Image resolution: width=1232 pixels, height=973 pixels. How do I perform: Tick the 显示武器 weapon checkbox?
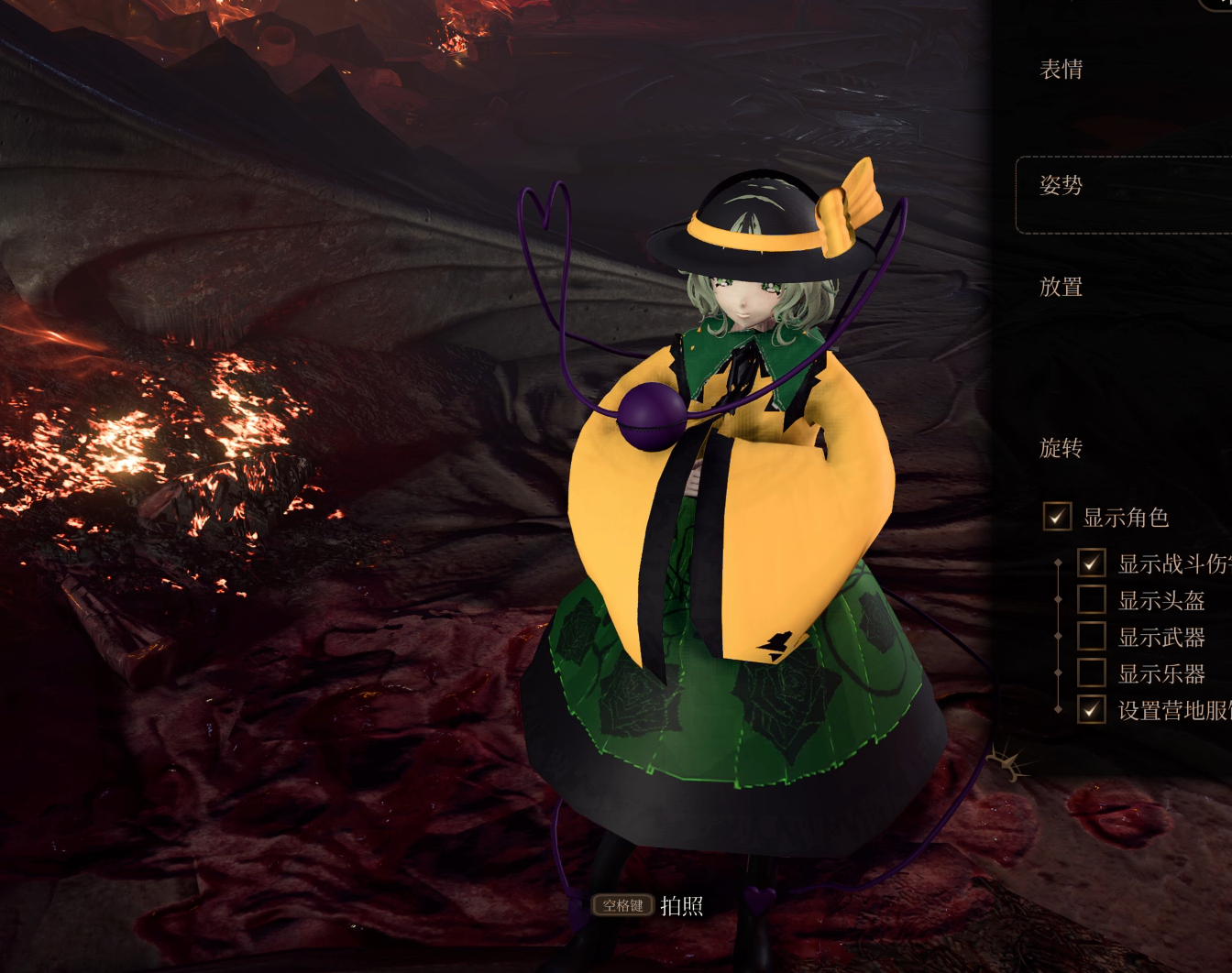pyautogui.click(x=1091, y=637)
